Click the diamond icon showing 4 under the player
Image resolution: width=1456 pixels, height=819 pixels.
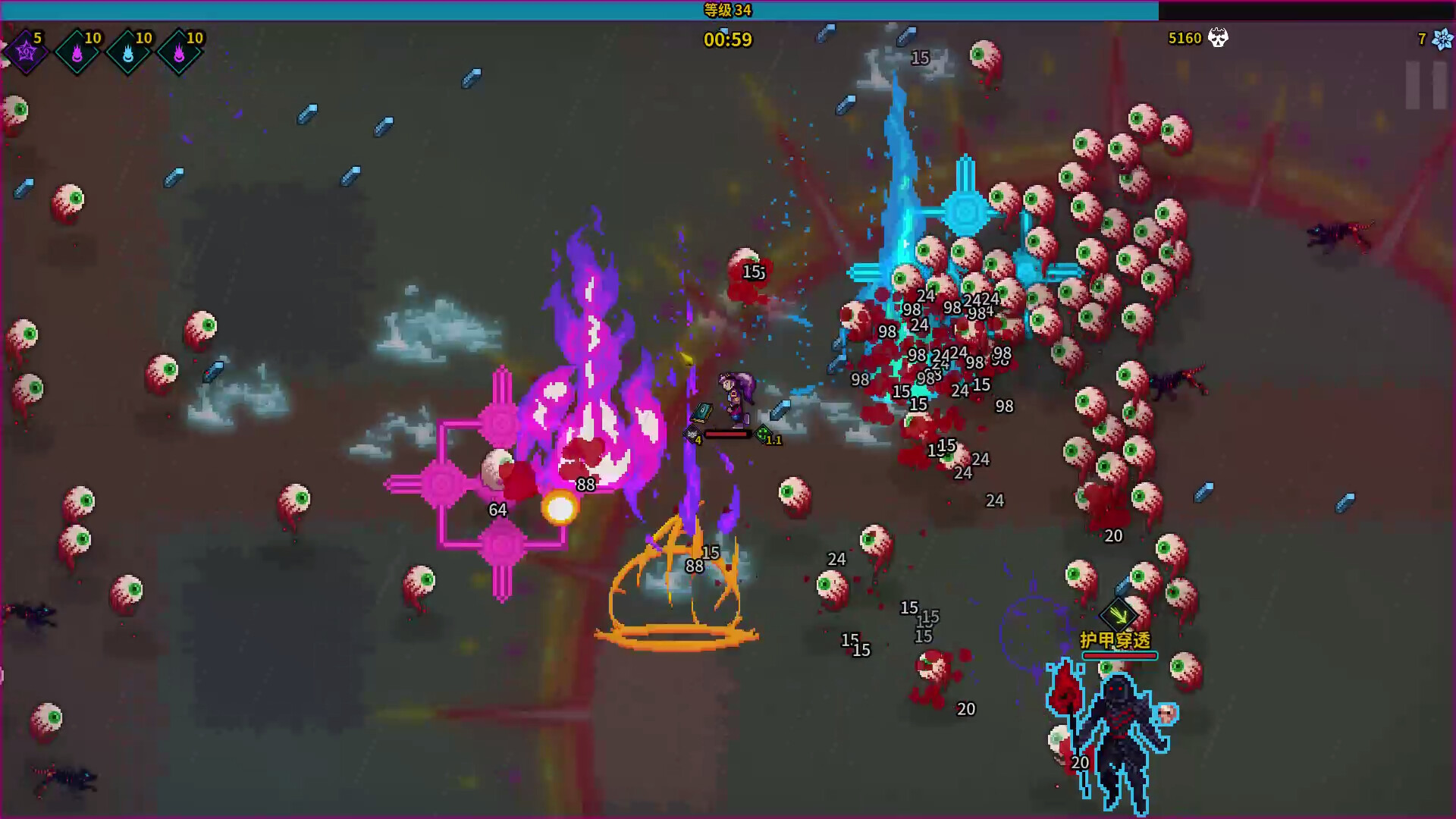[x=692, y=435]
